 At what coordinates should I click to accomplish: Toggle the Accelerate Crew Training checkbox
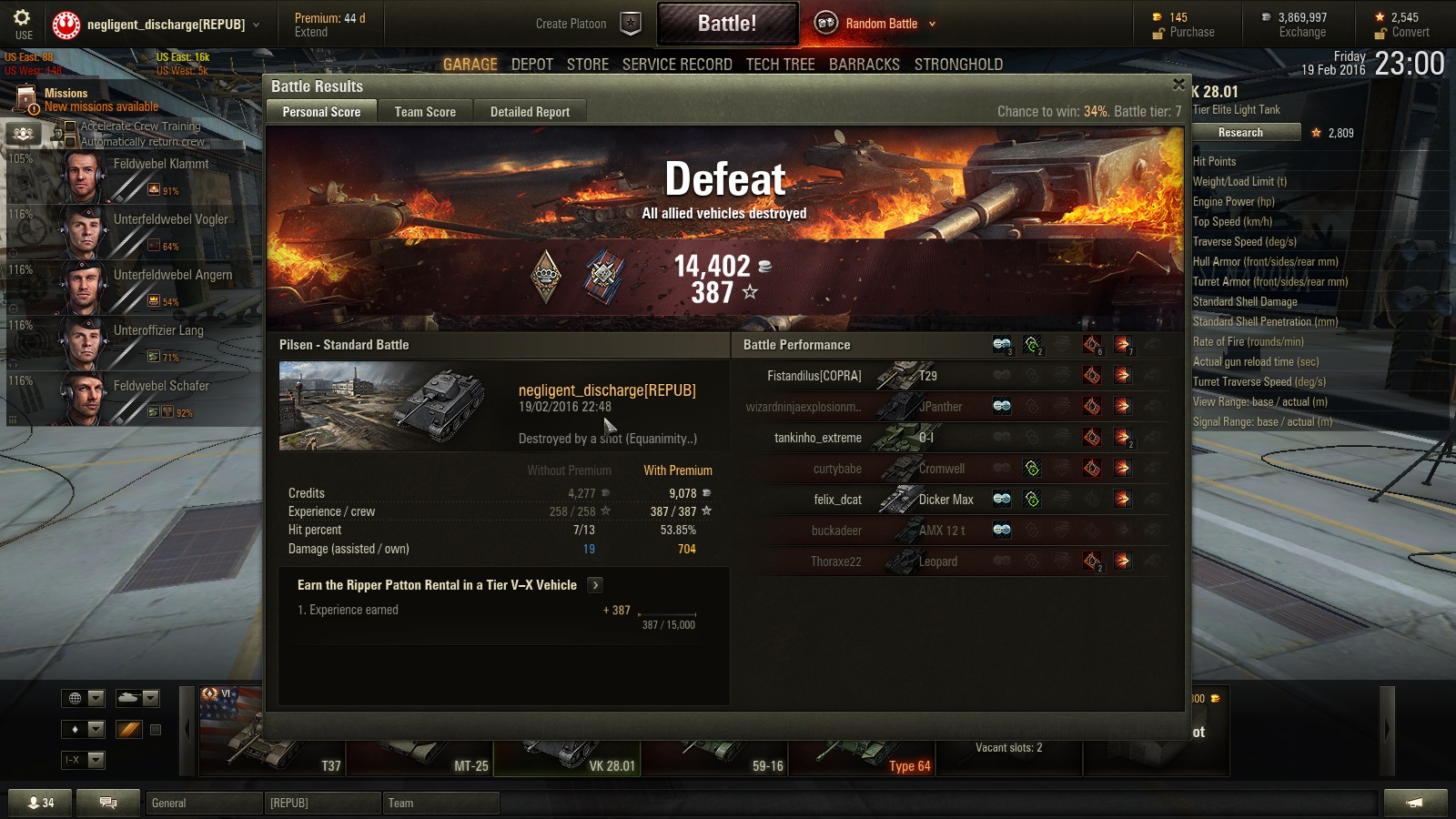70,126
